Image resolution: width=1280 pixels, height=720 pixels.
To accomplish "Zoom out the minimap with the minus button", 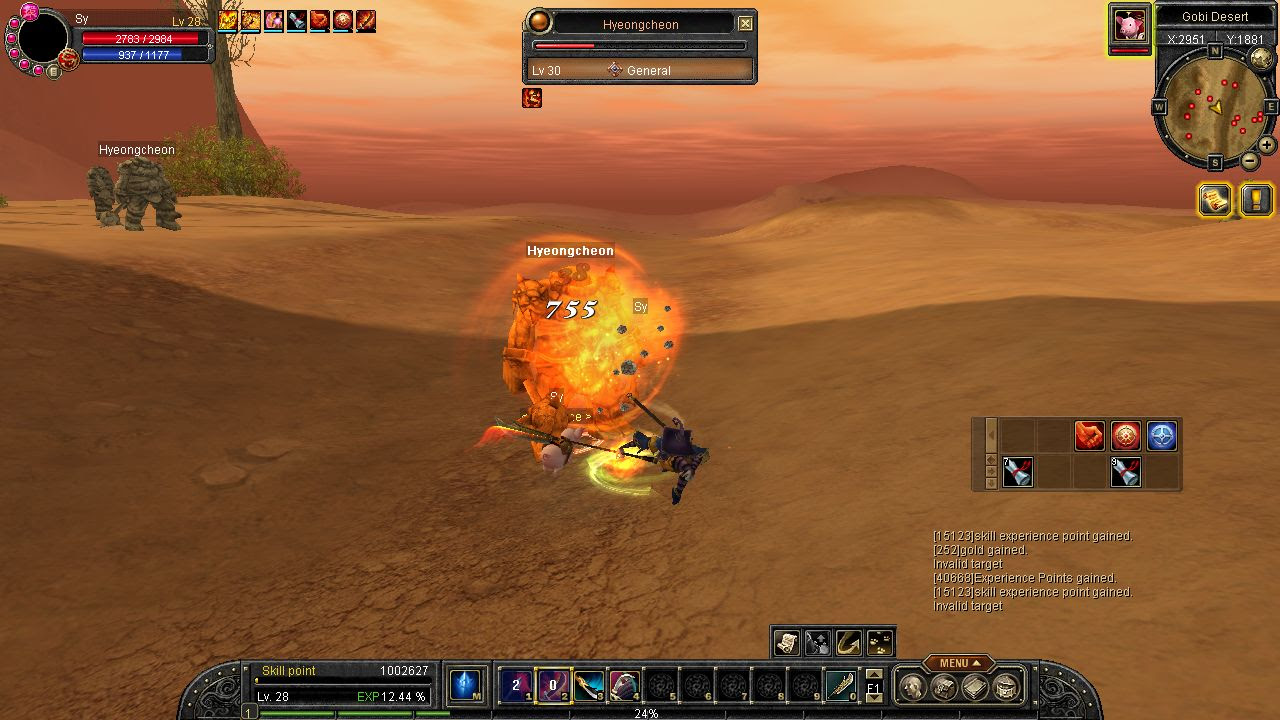I will (x=1250, y=161).
